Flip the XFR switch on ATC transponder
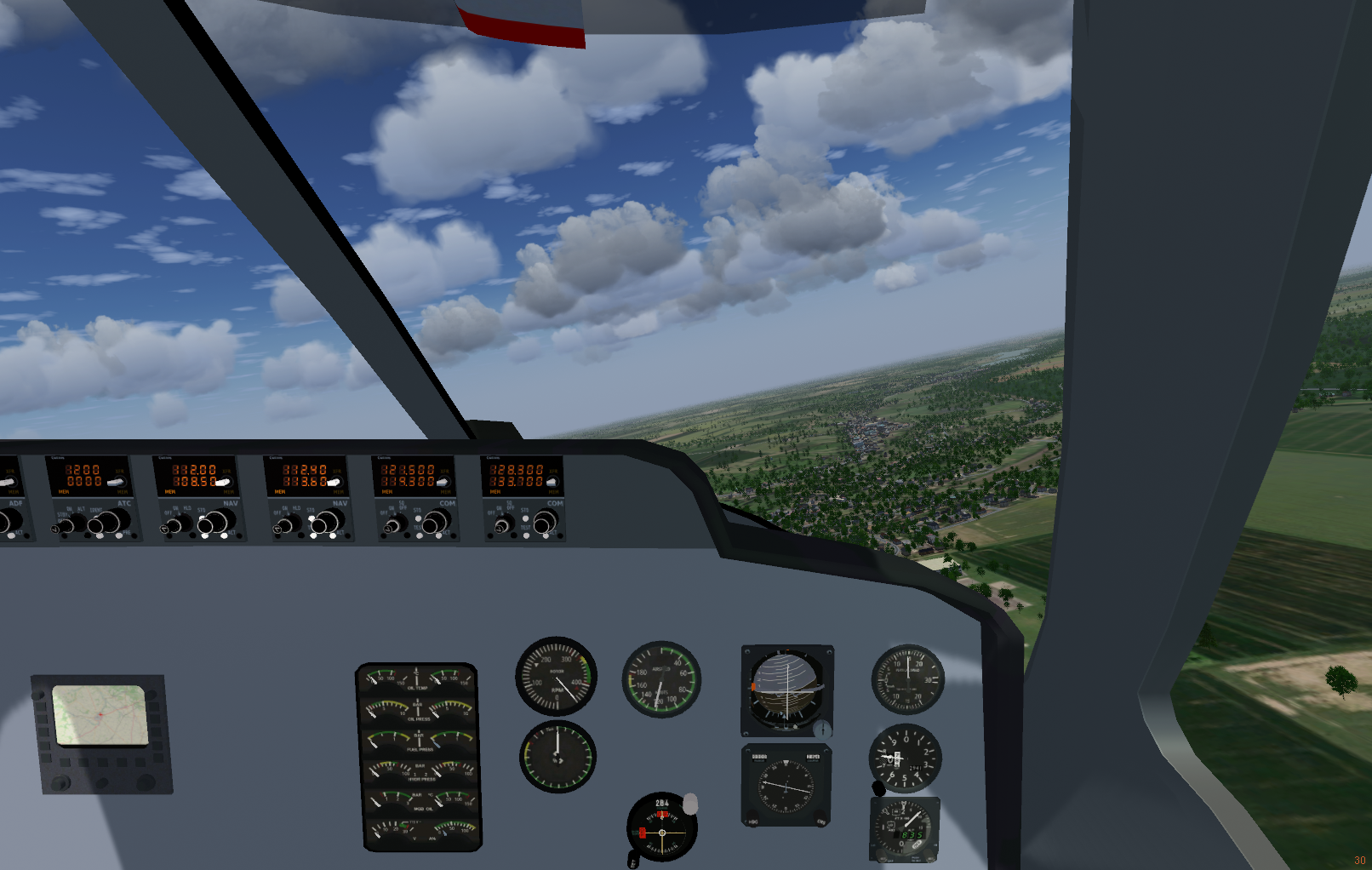The image size is (1372, 870). pyautogui.click(x=116, y=482)
